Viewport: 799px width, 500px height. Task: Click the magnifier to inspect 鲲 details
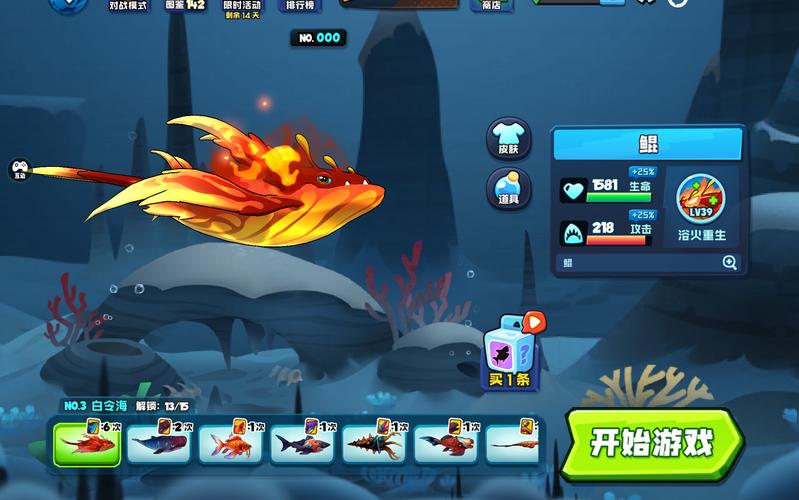click(730, 263)
